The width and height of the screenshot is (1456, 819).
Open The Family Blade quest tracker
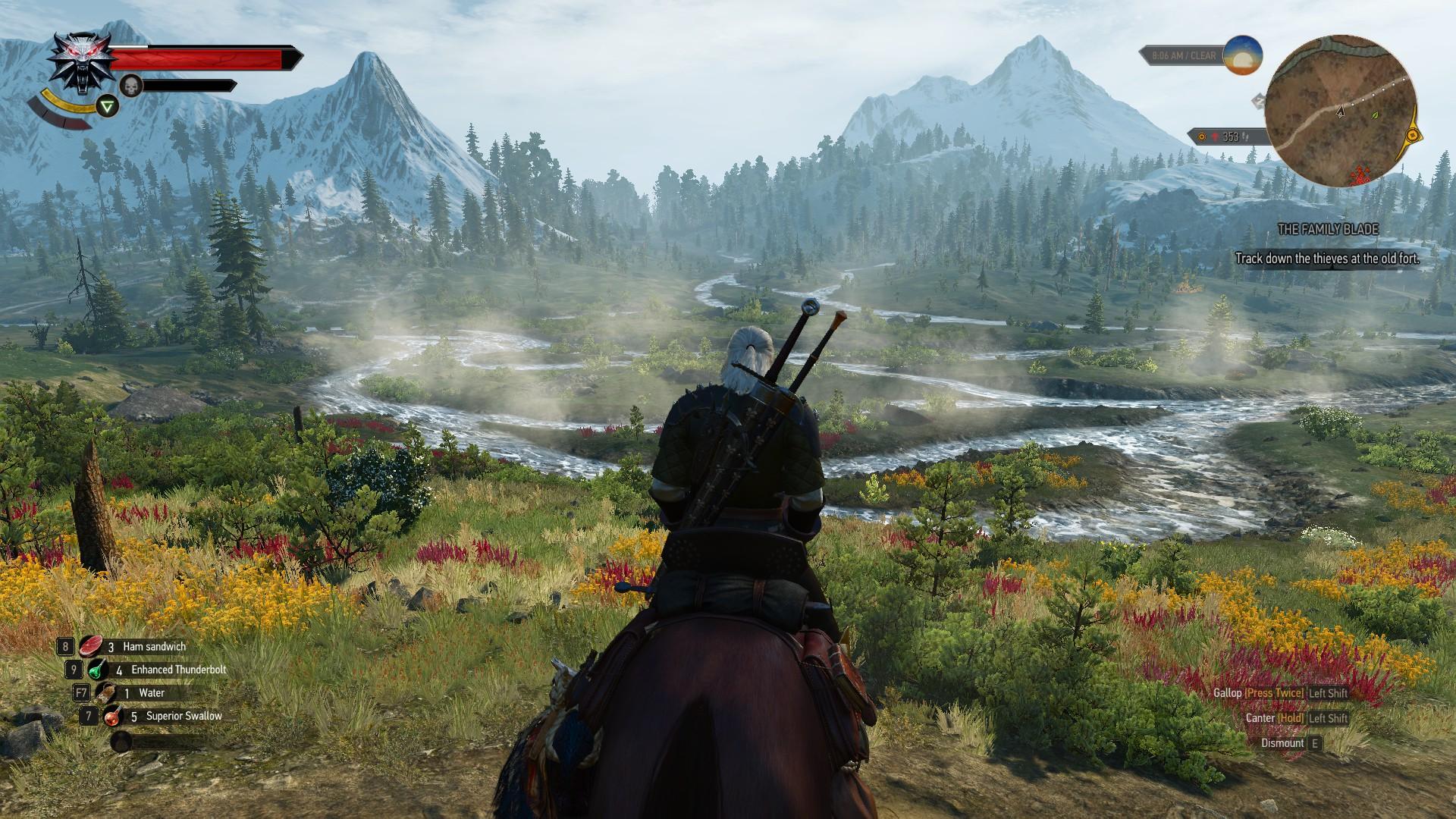click(1327, 229)
